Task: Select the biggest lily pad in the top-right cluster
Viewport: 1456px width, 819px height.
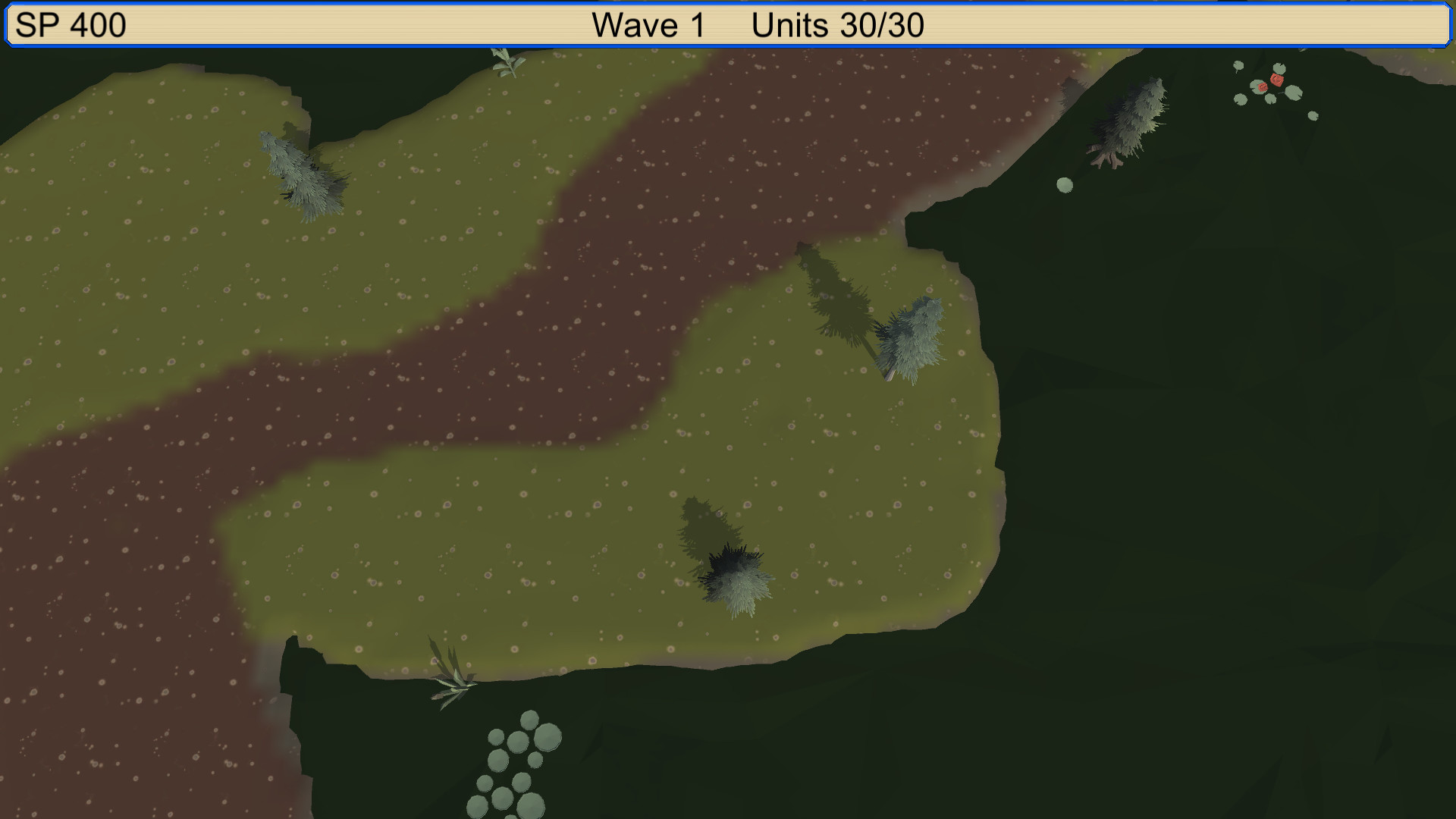Action: pos(1294,93)
